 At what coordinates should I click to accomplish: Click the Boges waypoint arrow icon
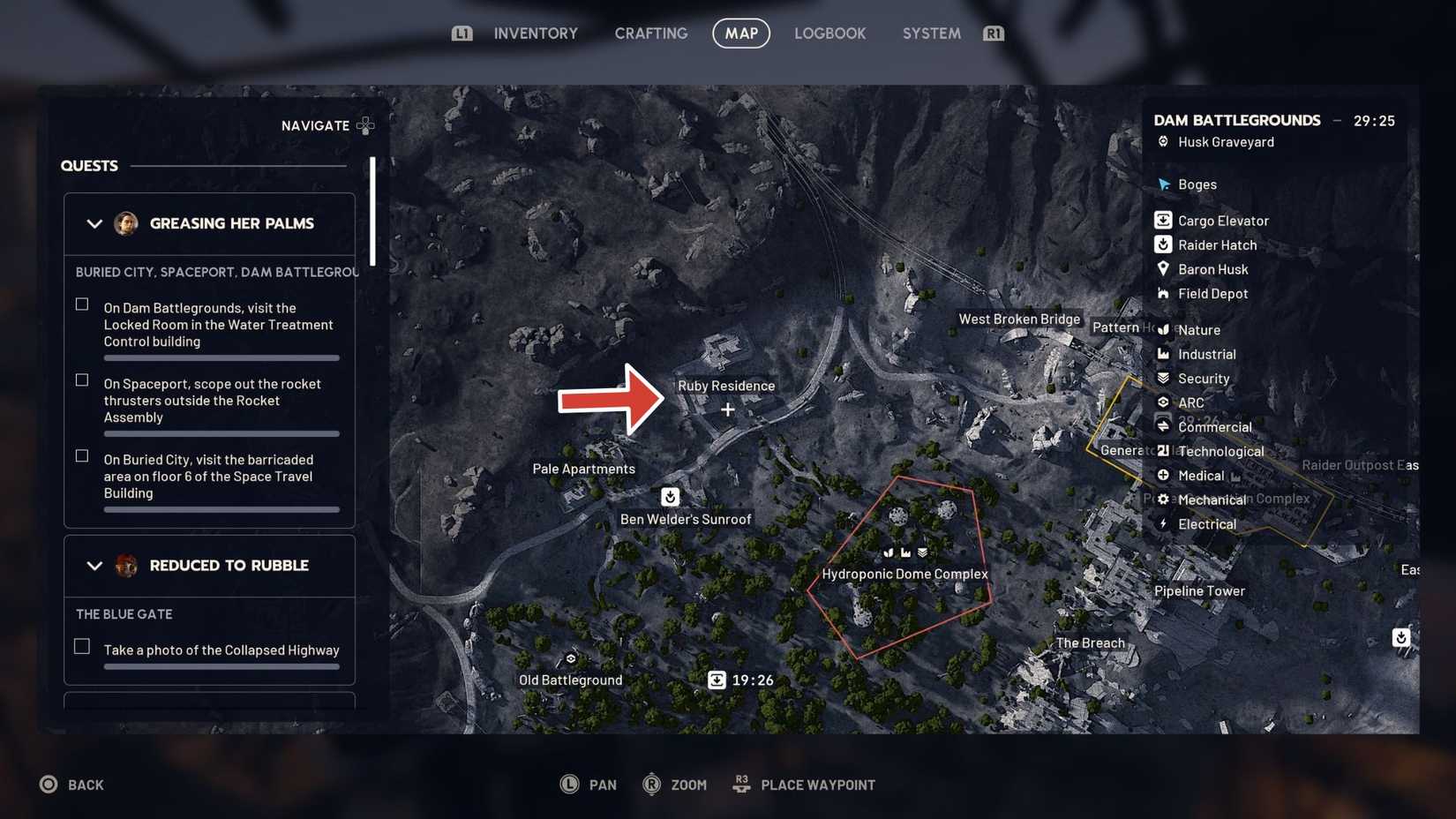[x=1163, y=184]
